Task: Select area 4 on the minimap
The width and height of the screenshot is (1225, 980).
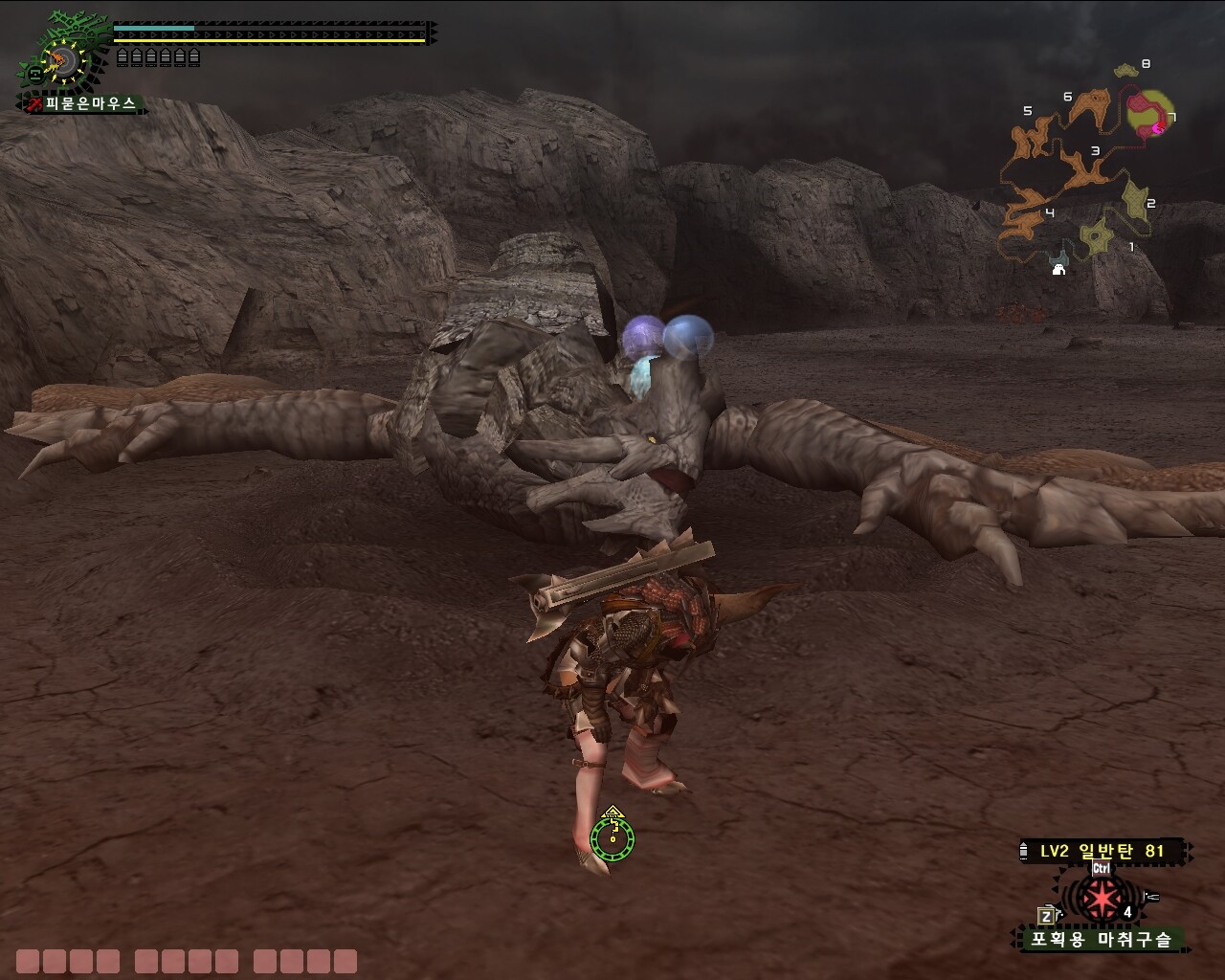Action: [1023, 215]
